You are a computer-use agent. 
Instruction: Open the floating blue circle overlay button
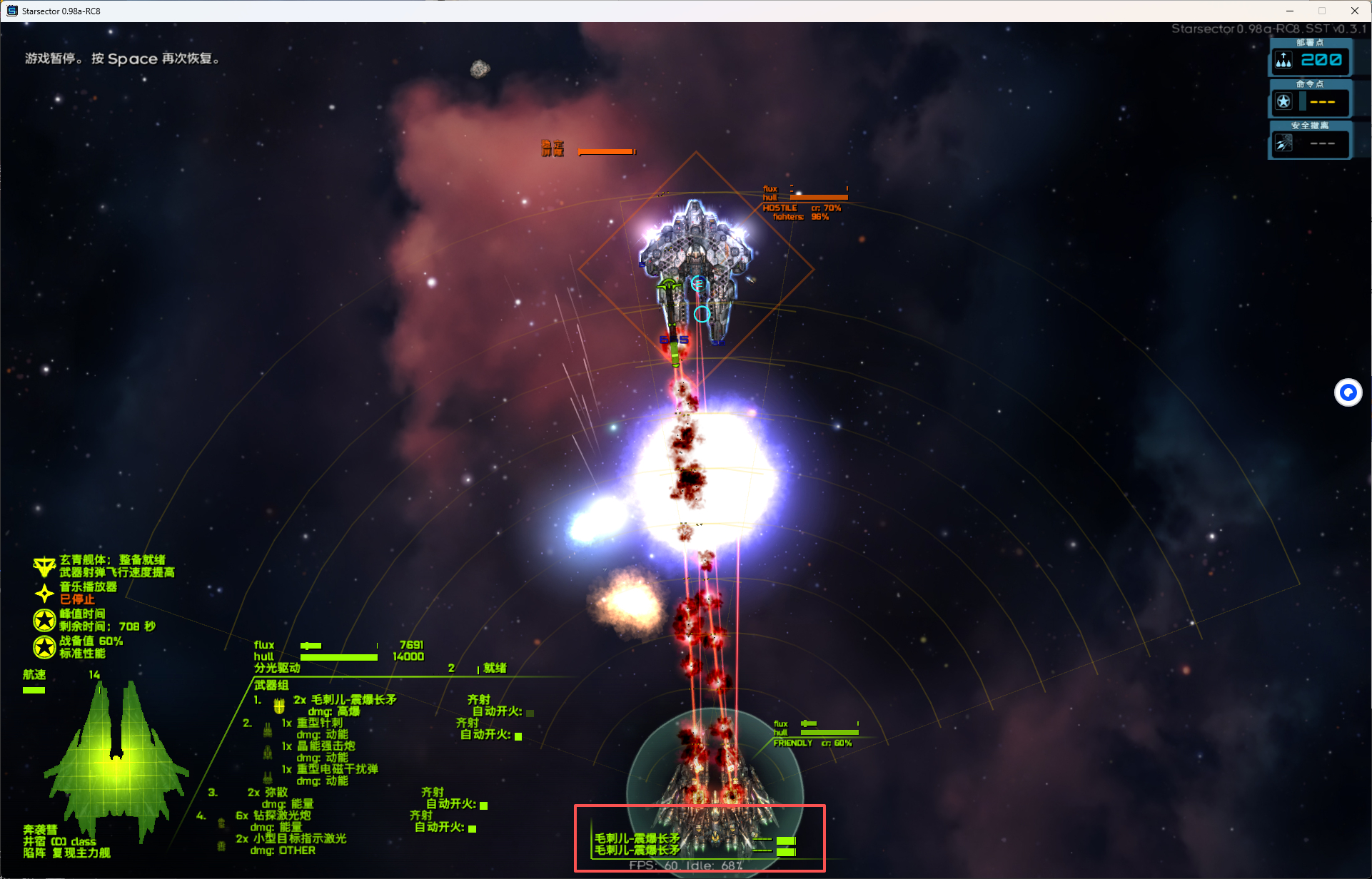tap(1348, 392)
